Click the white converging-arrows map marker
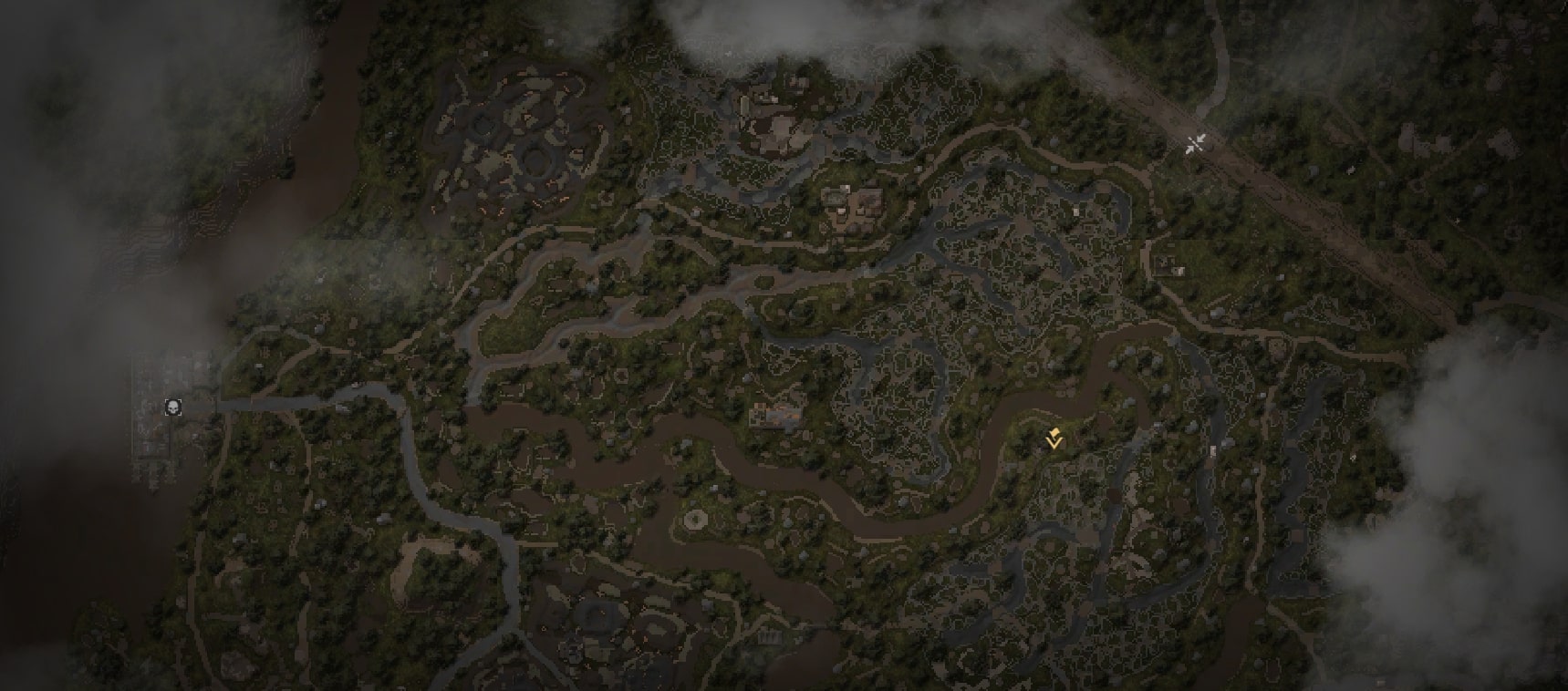1568x691 pixels. (1196, 143)
